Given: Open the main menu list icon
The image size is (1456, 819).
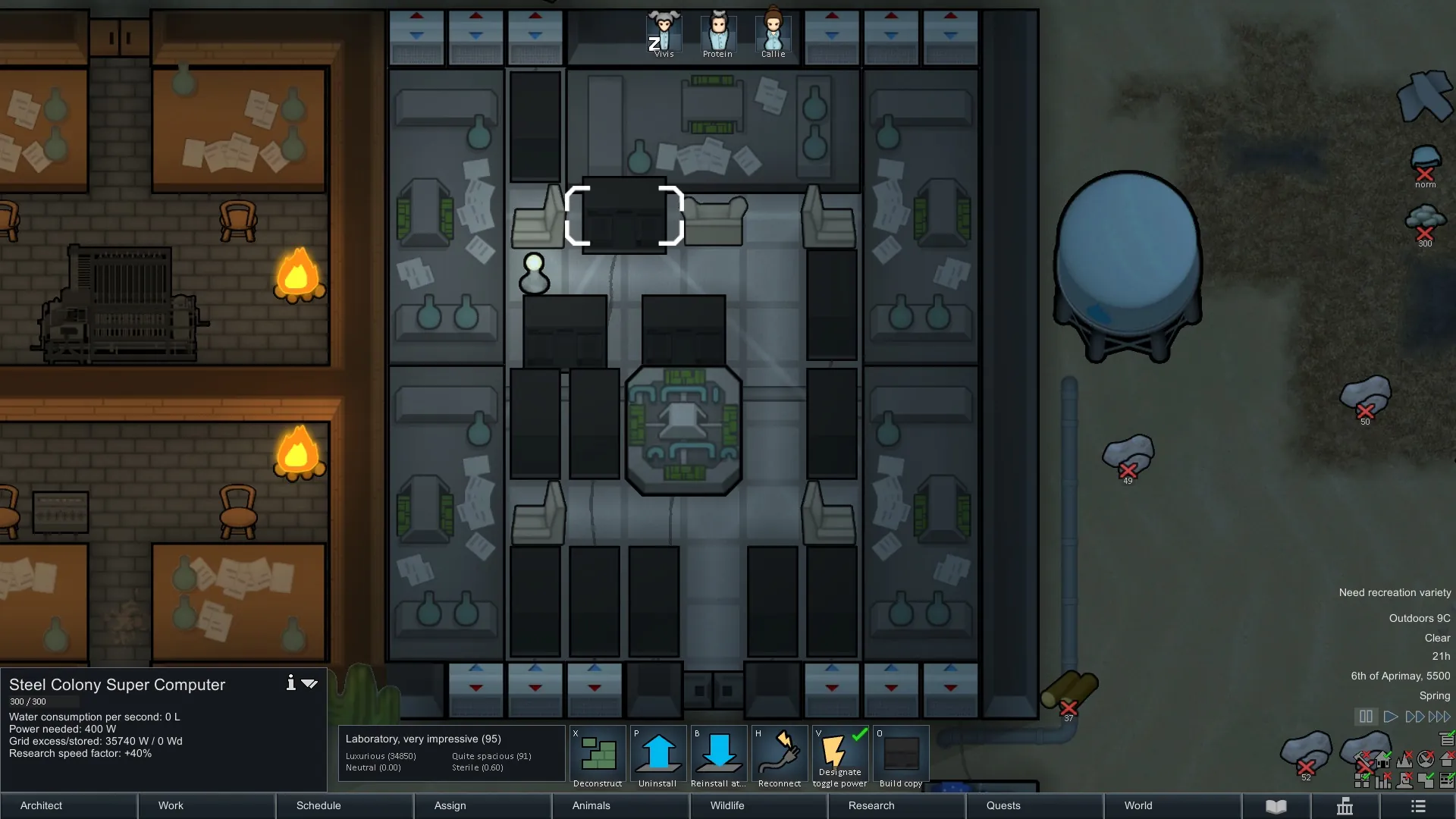Looking at the screenshot, I should pyautogui.click(x=1418, y=806).
